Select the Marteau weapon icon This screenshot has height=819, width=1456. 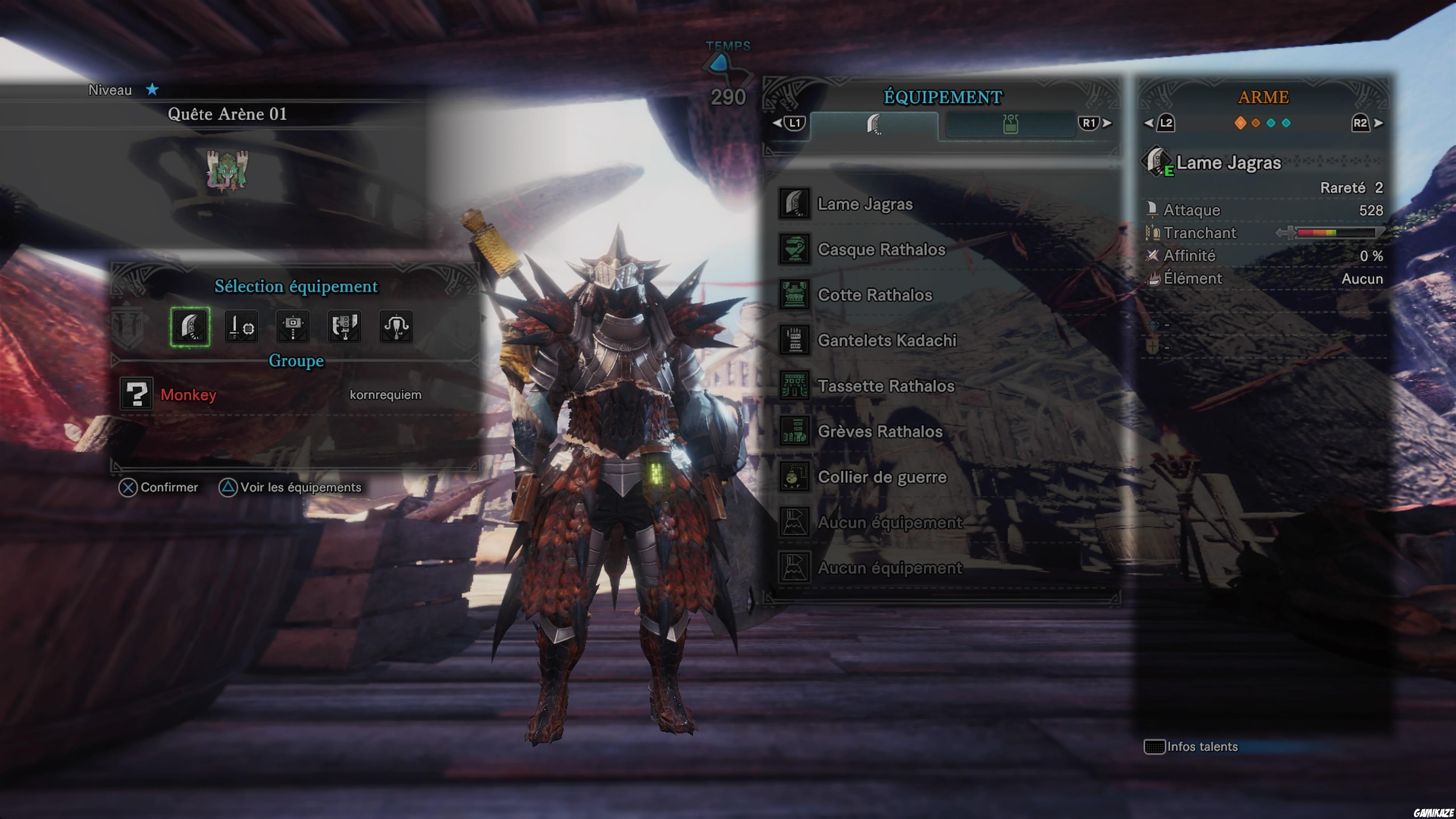293,327
